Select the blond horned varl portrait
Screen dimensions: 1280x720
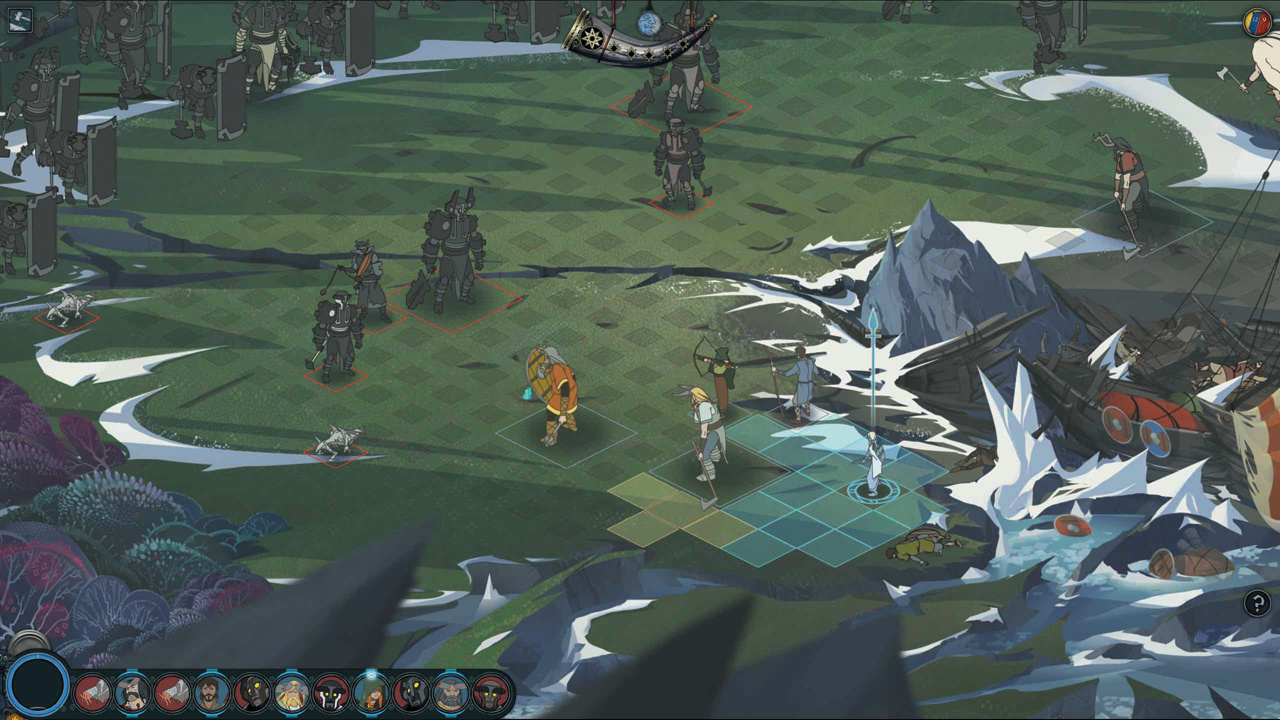coord(291,692)
